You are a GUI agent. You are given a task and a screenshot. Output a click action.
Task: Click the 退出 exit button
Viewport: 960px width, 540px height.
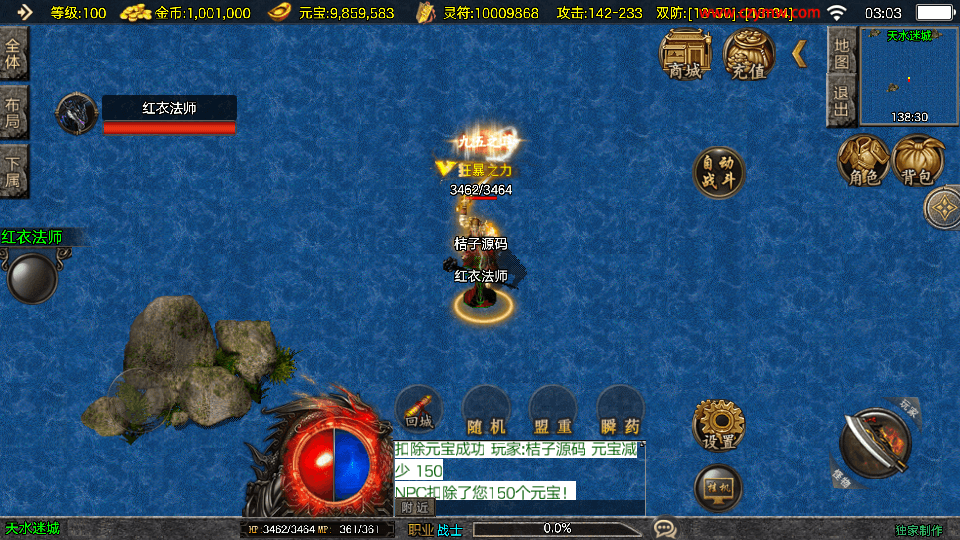click(x=842, y=102)
